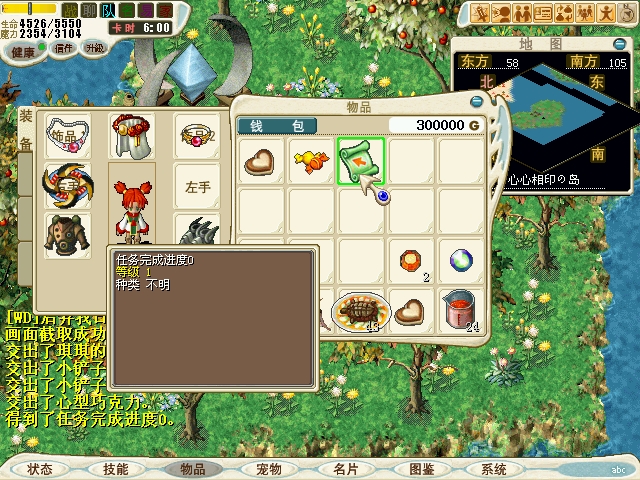The image size is (640, 480).
Task: Show the 名片 name card tab
Action: click(x=345, y=468)
